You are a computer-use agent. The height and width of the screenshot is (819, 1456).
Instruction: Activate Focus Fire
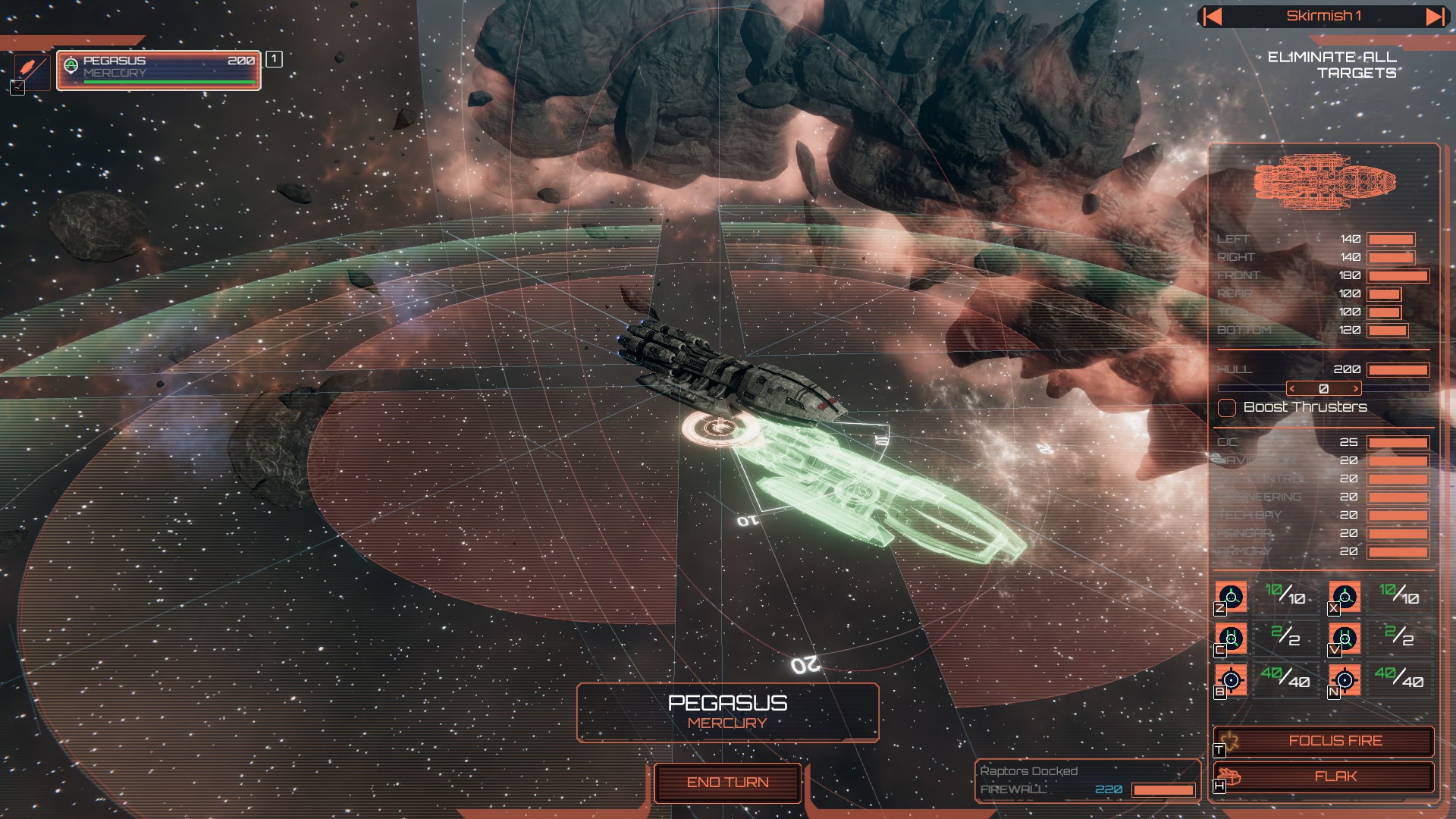1335,741
